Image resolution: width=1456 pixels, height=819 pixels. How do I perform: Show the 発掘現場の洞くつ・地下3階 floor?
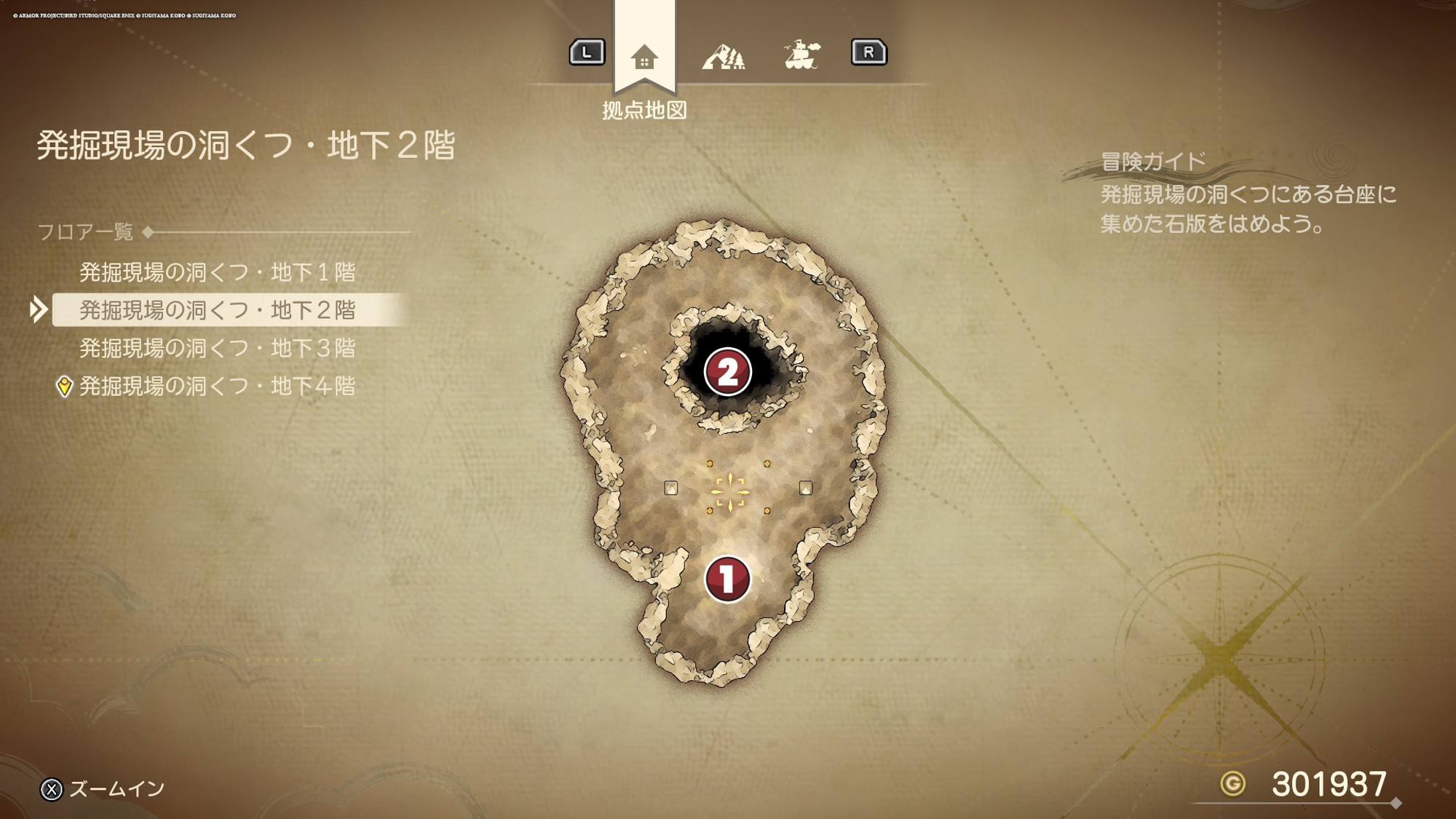point(217,348)
